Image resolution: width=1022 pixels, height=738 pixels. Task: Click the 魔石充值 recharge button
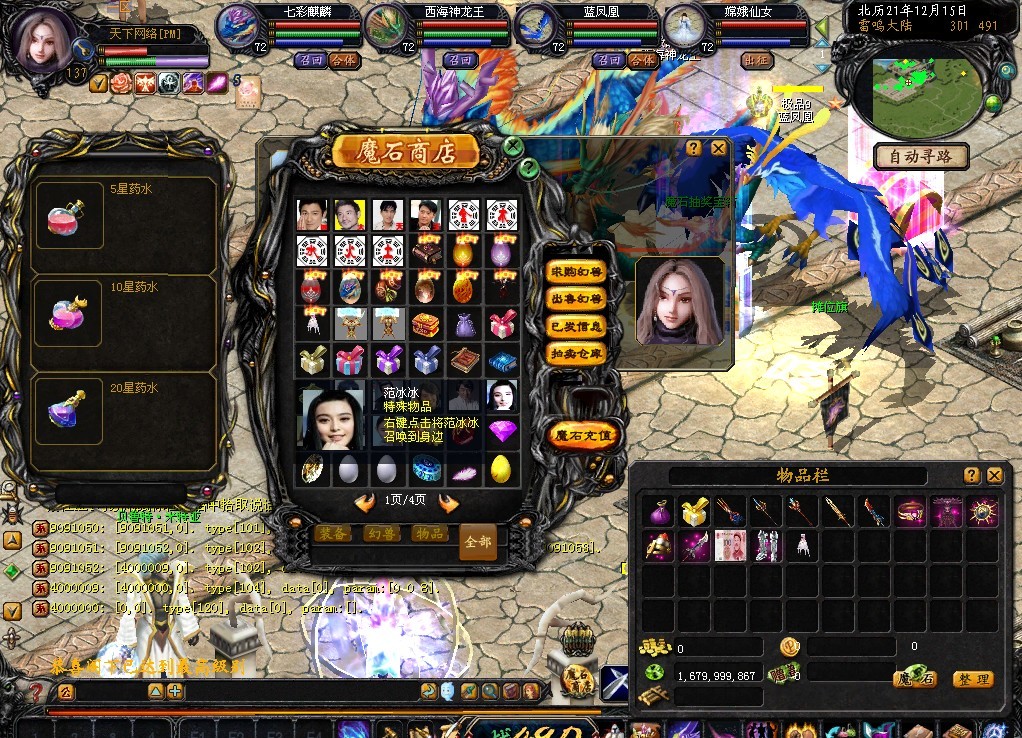click(584, 436)
